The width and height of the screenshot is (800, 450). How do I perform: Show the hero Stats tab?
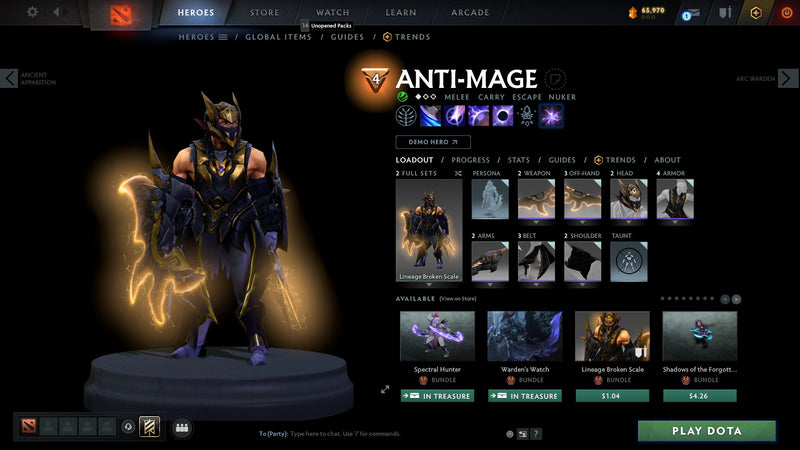[x=518, y=160]
